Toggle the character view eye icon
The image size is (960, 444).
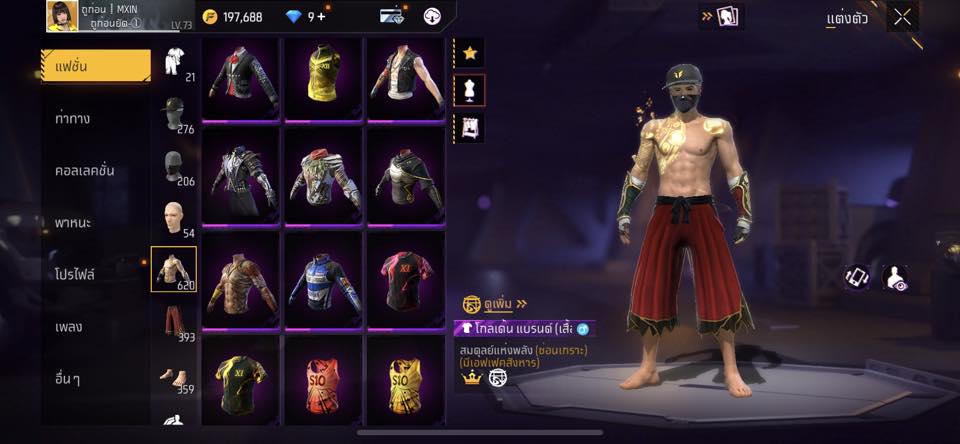[x=898, y=278]
